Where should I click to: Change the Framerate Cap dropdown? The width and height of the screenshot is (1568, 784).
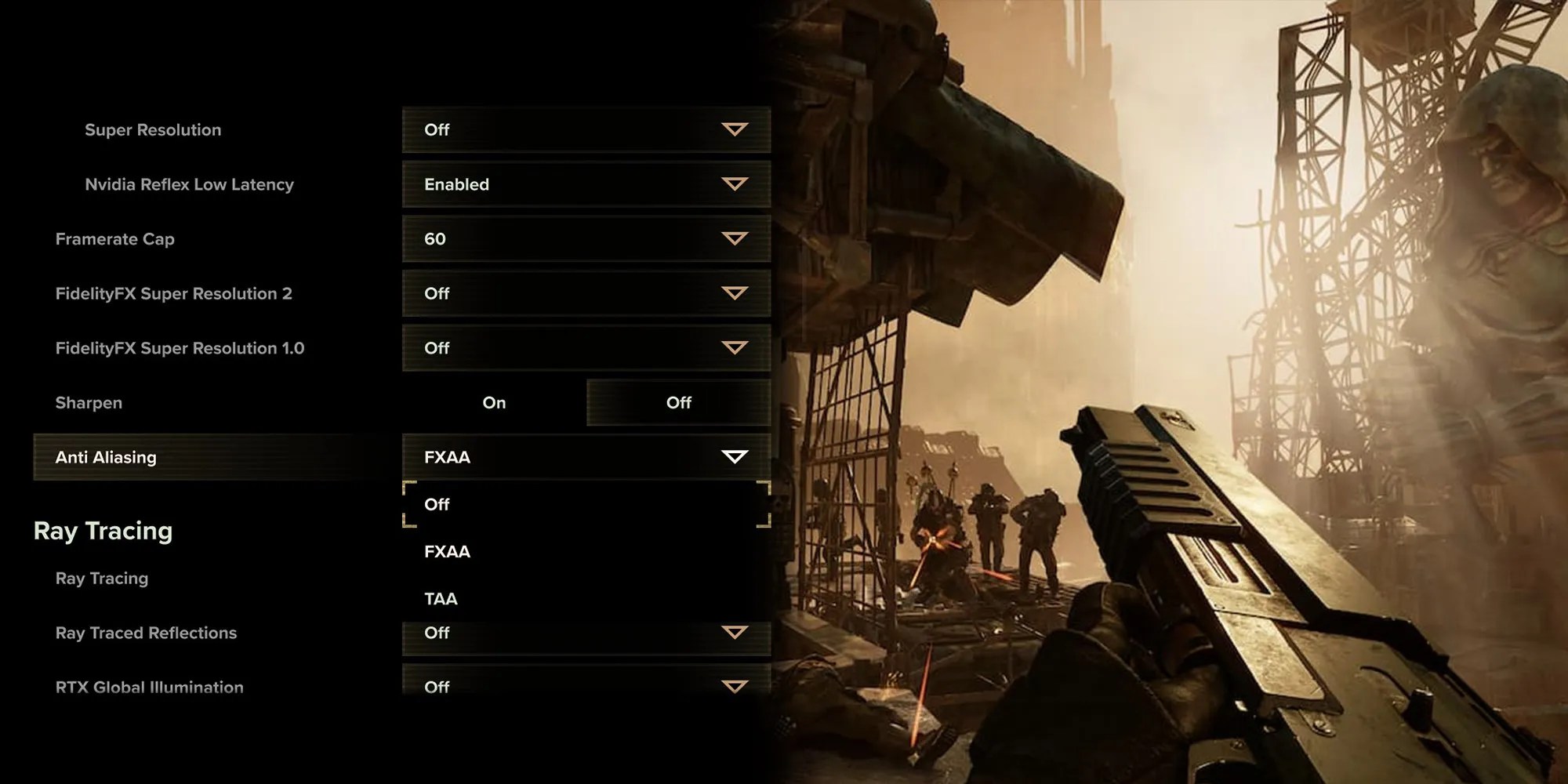(586, 239)
